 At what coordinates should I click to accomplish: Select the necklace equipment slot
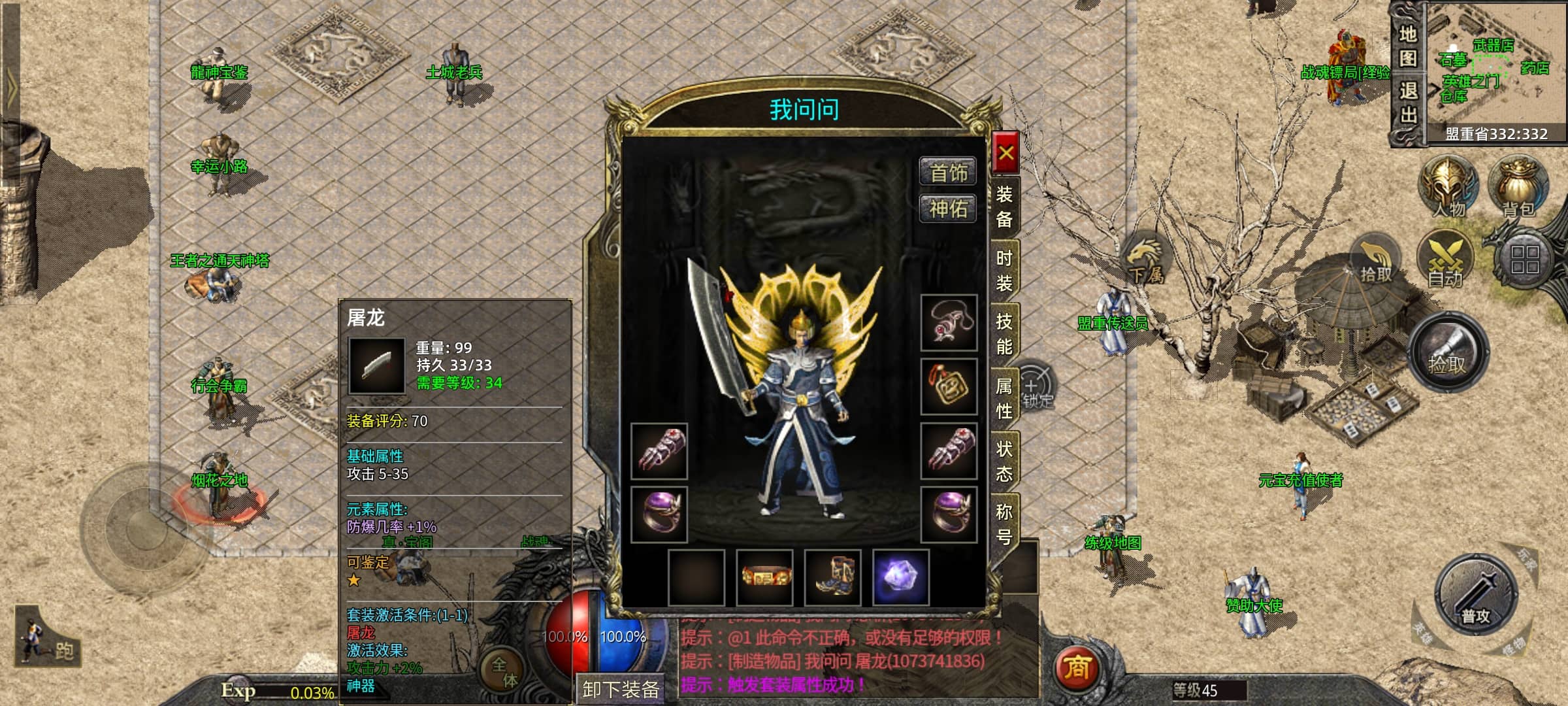(949, 322)
